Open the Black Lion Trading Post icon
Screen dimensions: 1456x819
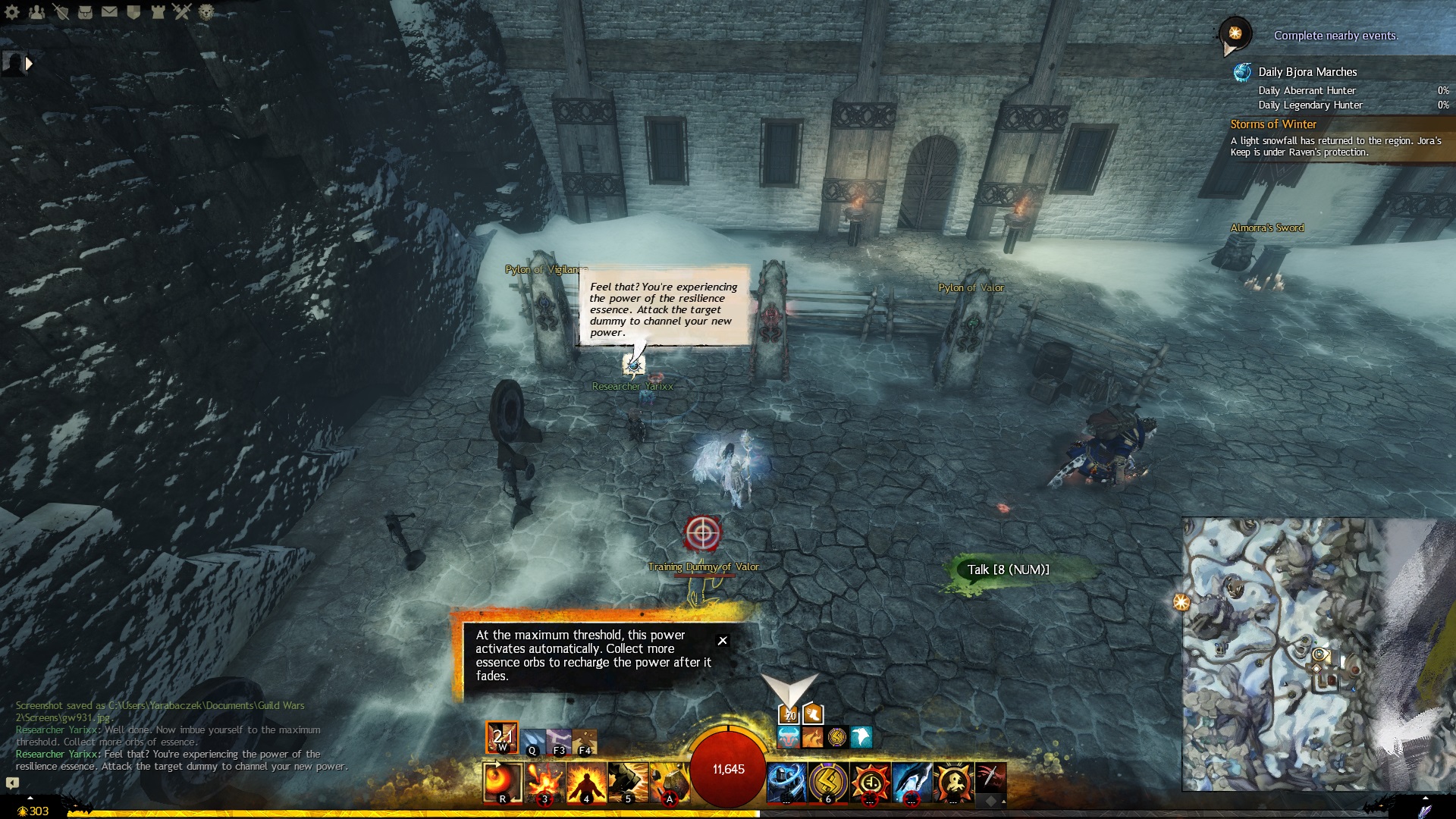(x=206, y=11)
